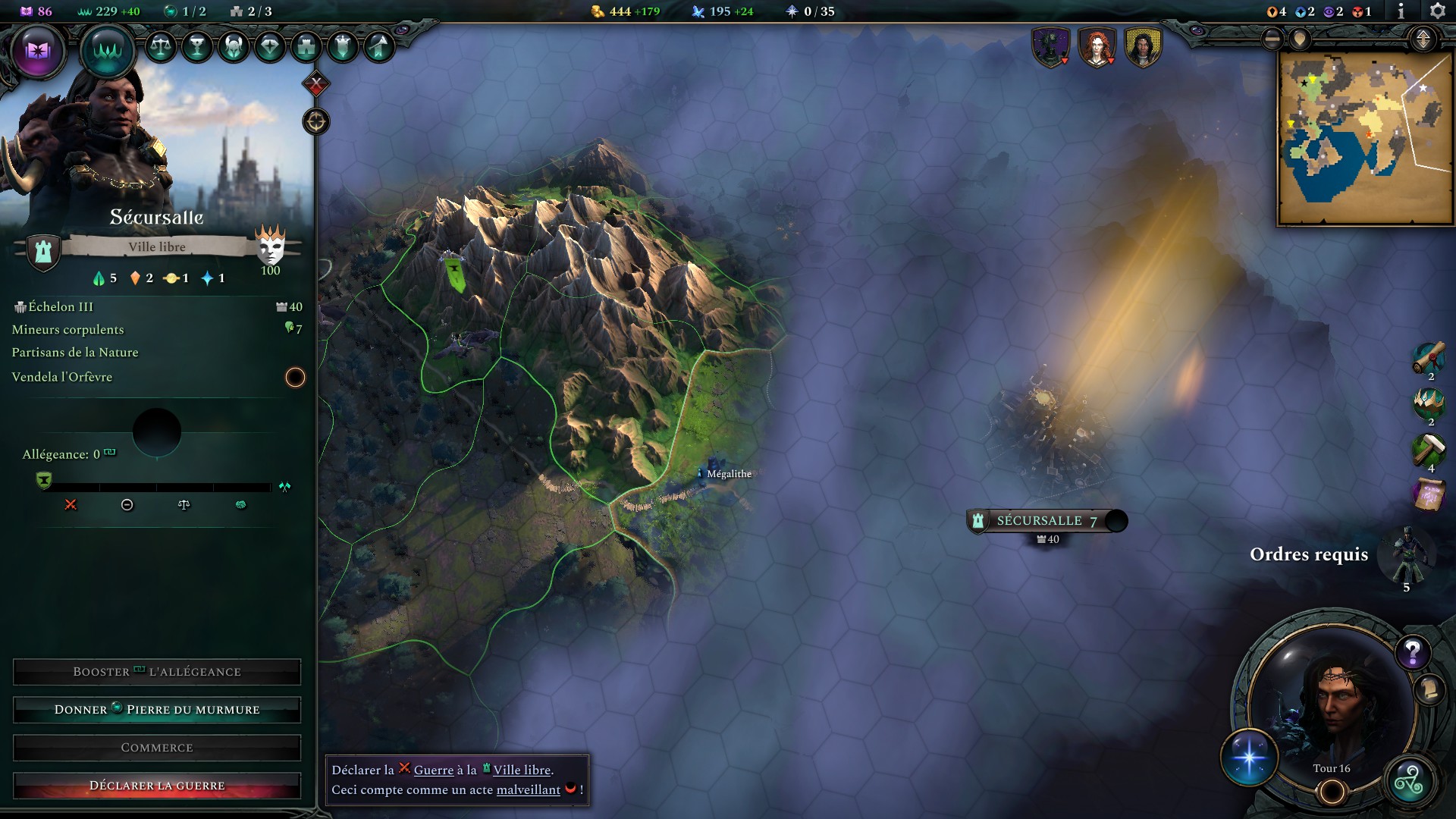Viewport: 1456px width, 819px height.
Task: Select the handshake alliance marker under the allegiance bar
Action: tap(241, 504)
